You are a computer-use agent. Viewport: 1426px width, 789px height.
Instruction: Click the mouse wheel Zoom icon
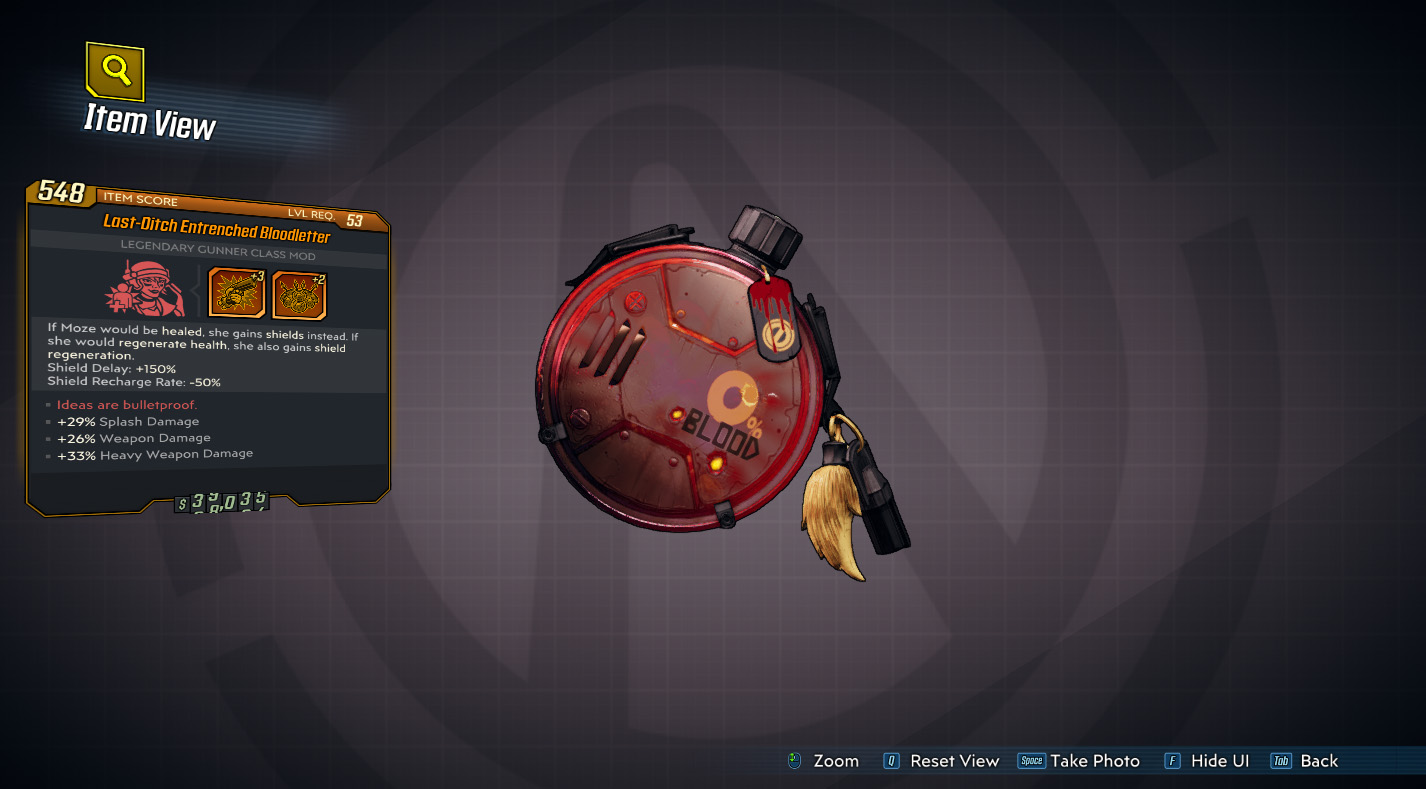[794, 761]
